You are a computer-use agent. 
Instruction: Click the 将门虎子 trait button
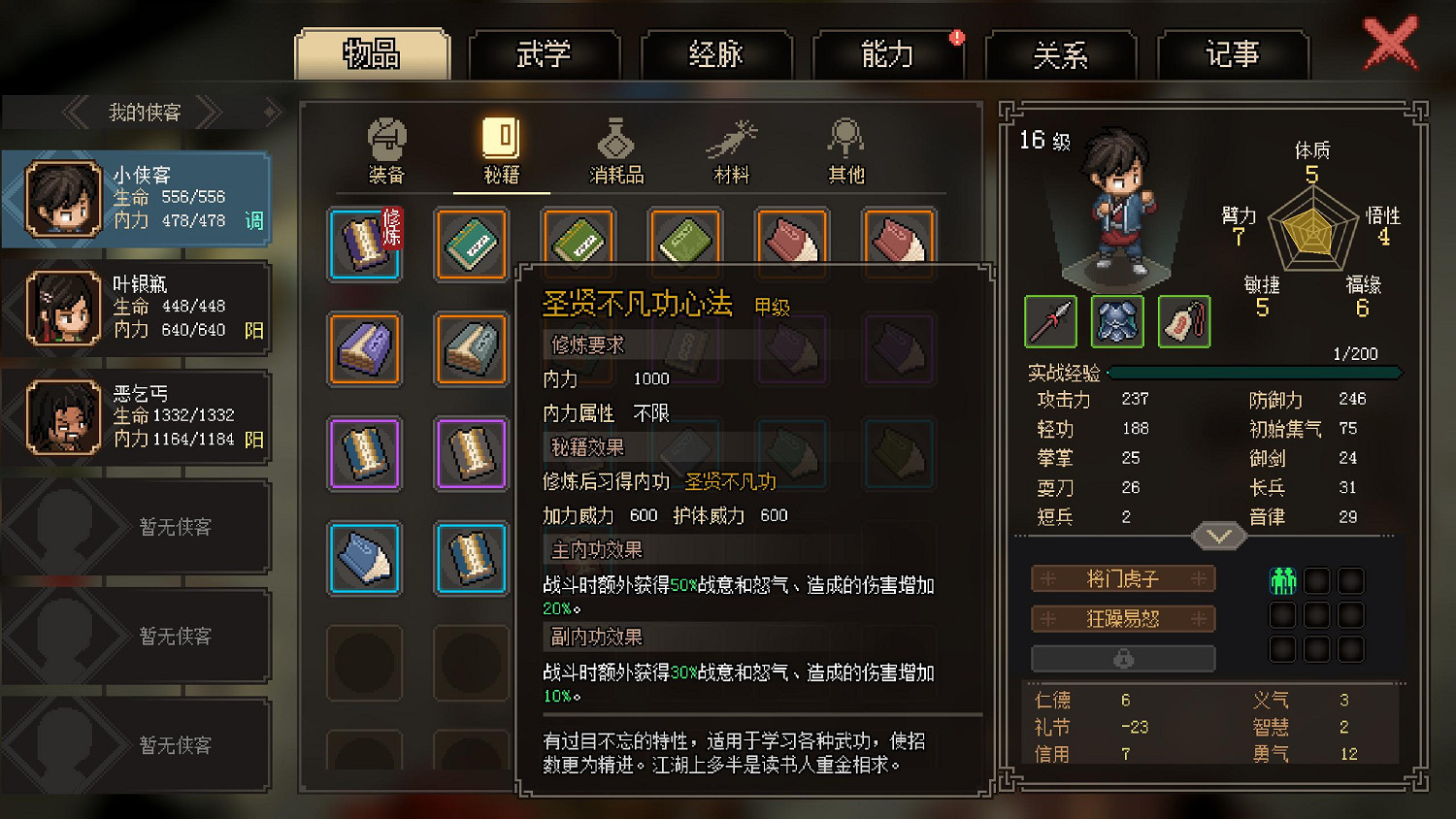point(1124,578)
